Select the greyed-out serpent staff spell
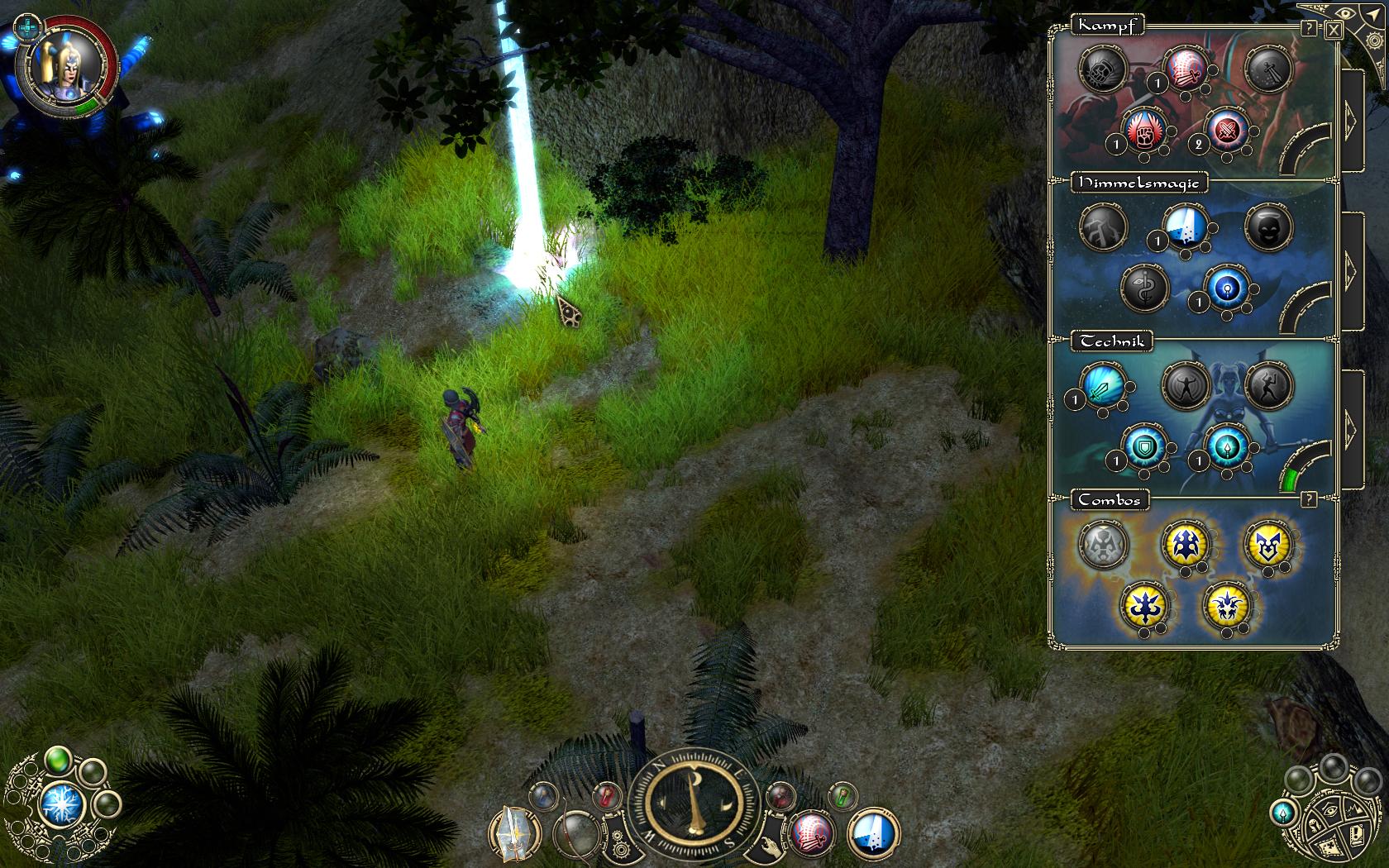Image resolution: width=1389 pixels, height=868 pixels. [x=1144, y=289]
